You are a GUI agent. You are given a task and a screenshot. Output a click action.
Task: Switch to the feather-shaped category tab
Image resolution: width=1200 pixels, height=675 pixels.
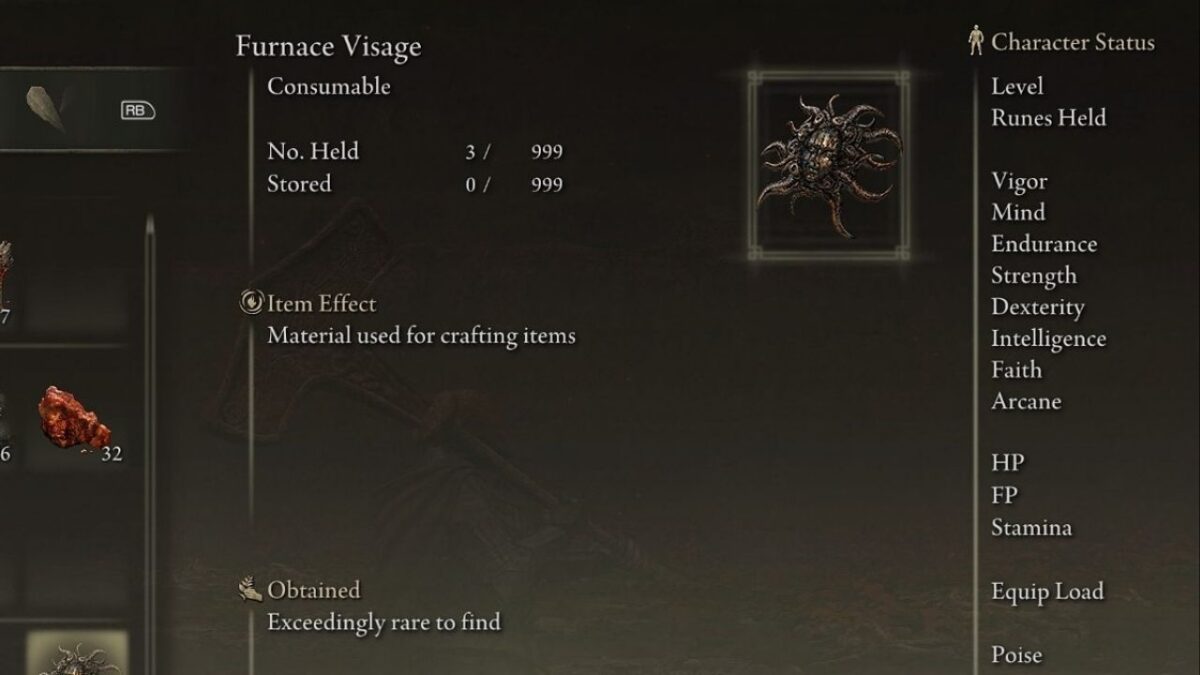tap(46, 108)
